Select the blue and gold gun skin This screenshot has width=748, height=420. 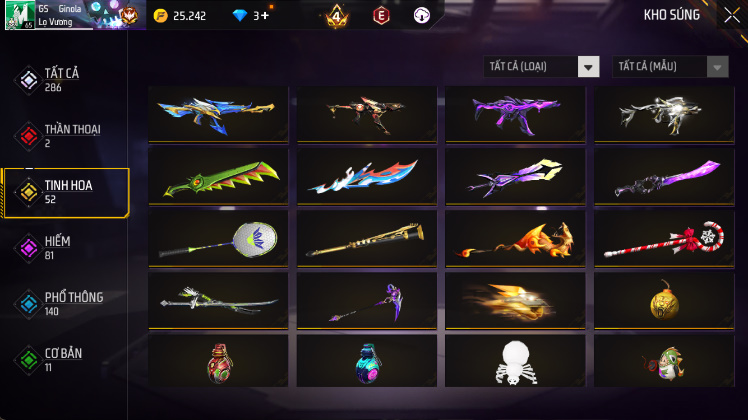click(218, 114)
